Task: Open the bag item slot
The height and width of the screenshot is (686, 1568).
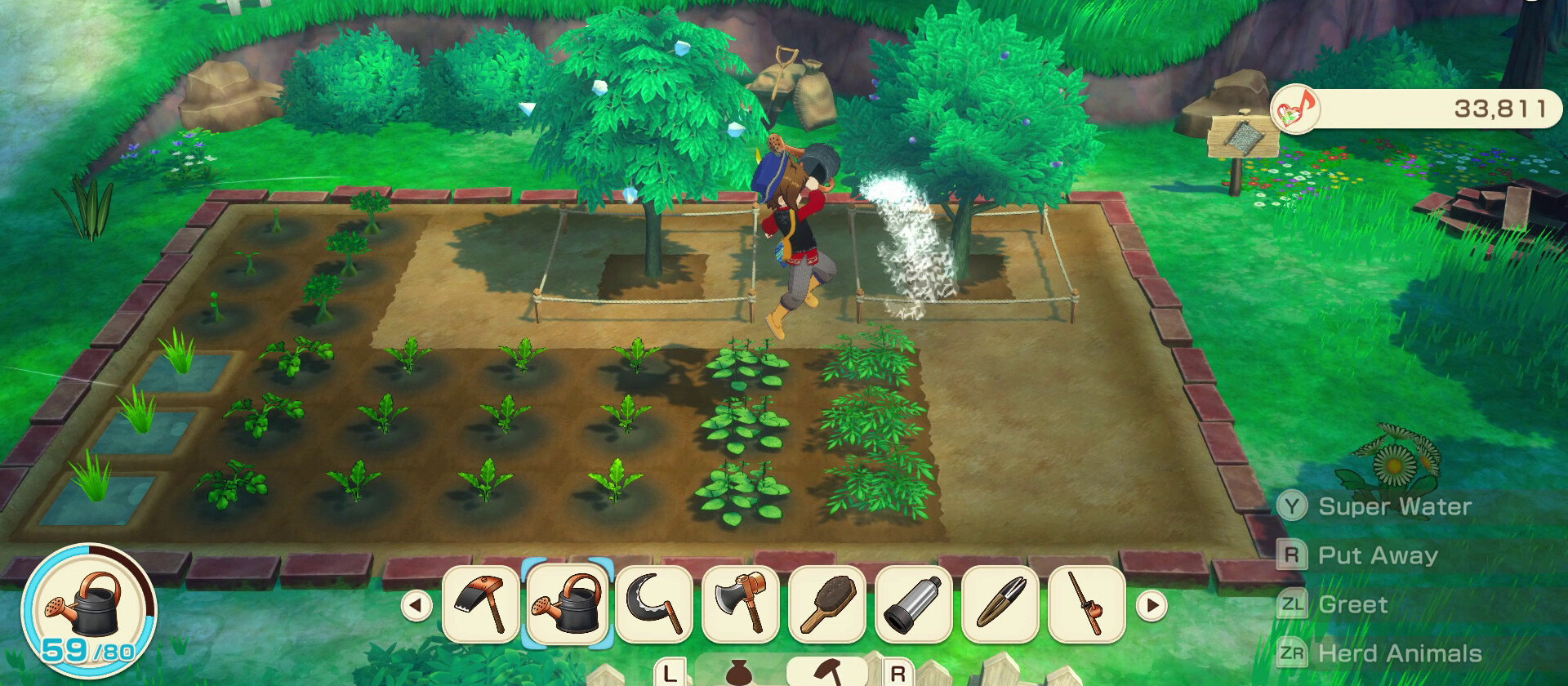Action: tap(739, 671)
